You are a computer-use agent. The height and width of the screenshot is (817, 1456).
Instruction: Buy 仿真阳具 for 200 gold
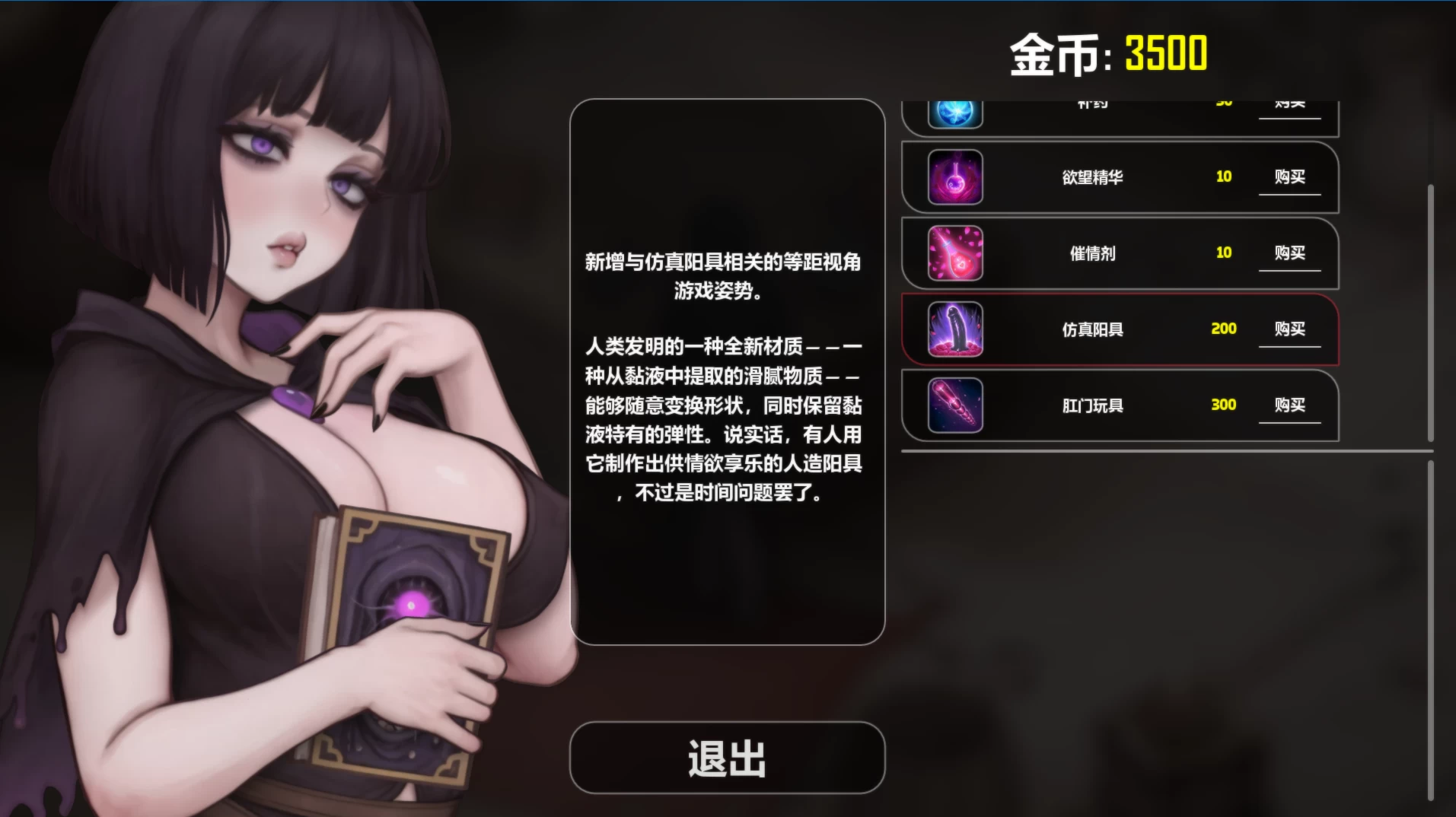1289,329
